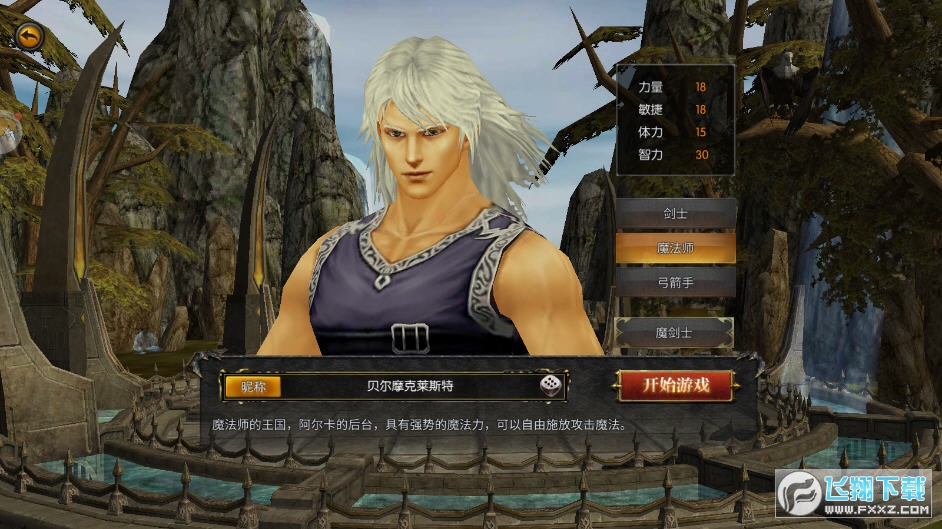This screenshot has width=942, height=529.
Task: Edit the nickname field 贝尔摩克莱斯特
Action: [410, 385]
